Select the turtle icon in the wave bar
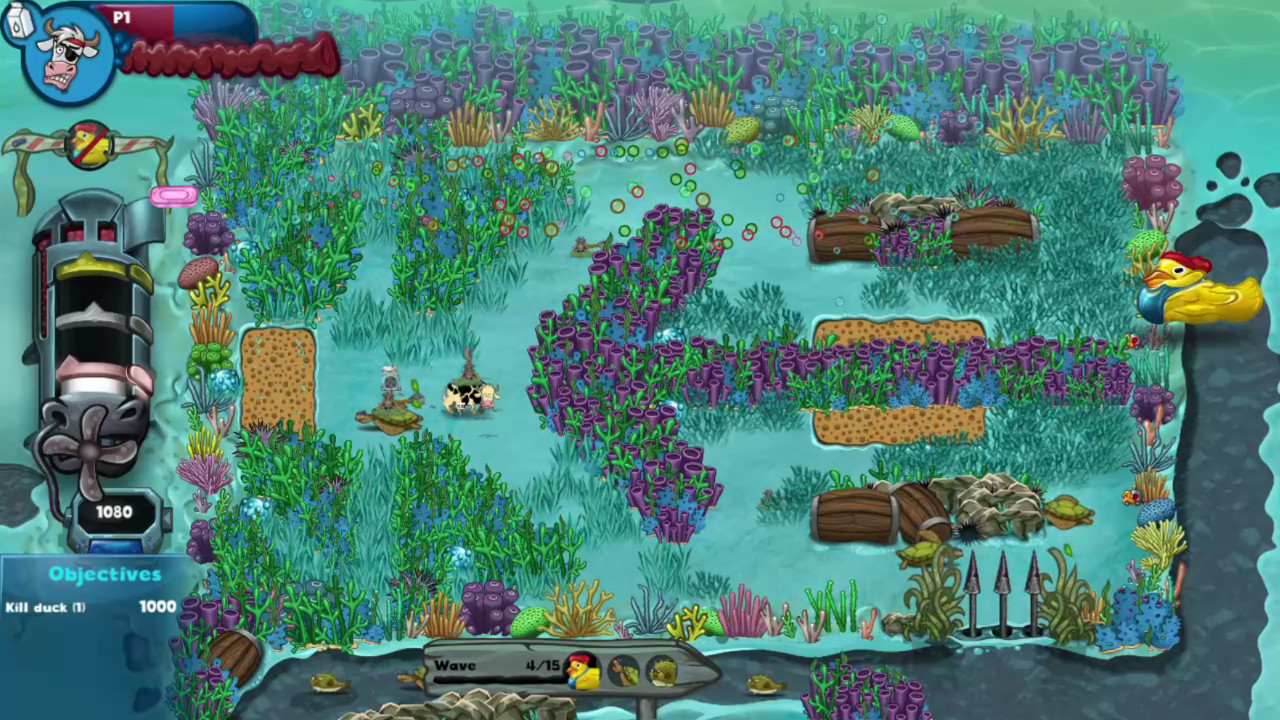The width and height of the screenshot is (1280, 720). (x=624, y=671)
